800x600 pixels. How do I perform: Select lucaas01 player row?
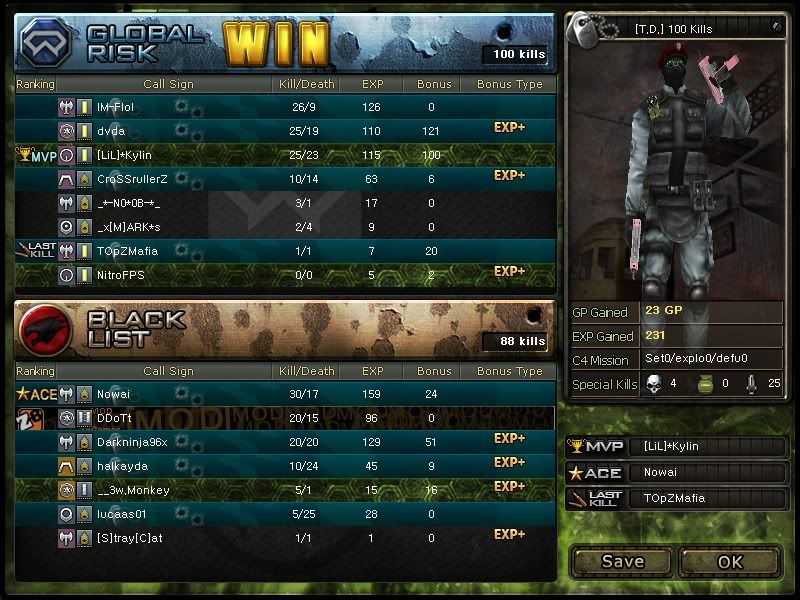pyautogui.click(x=124, y=514)
